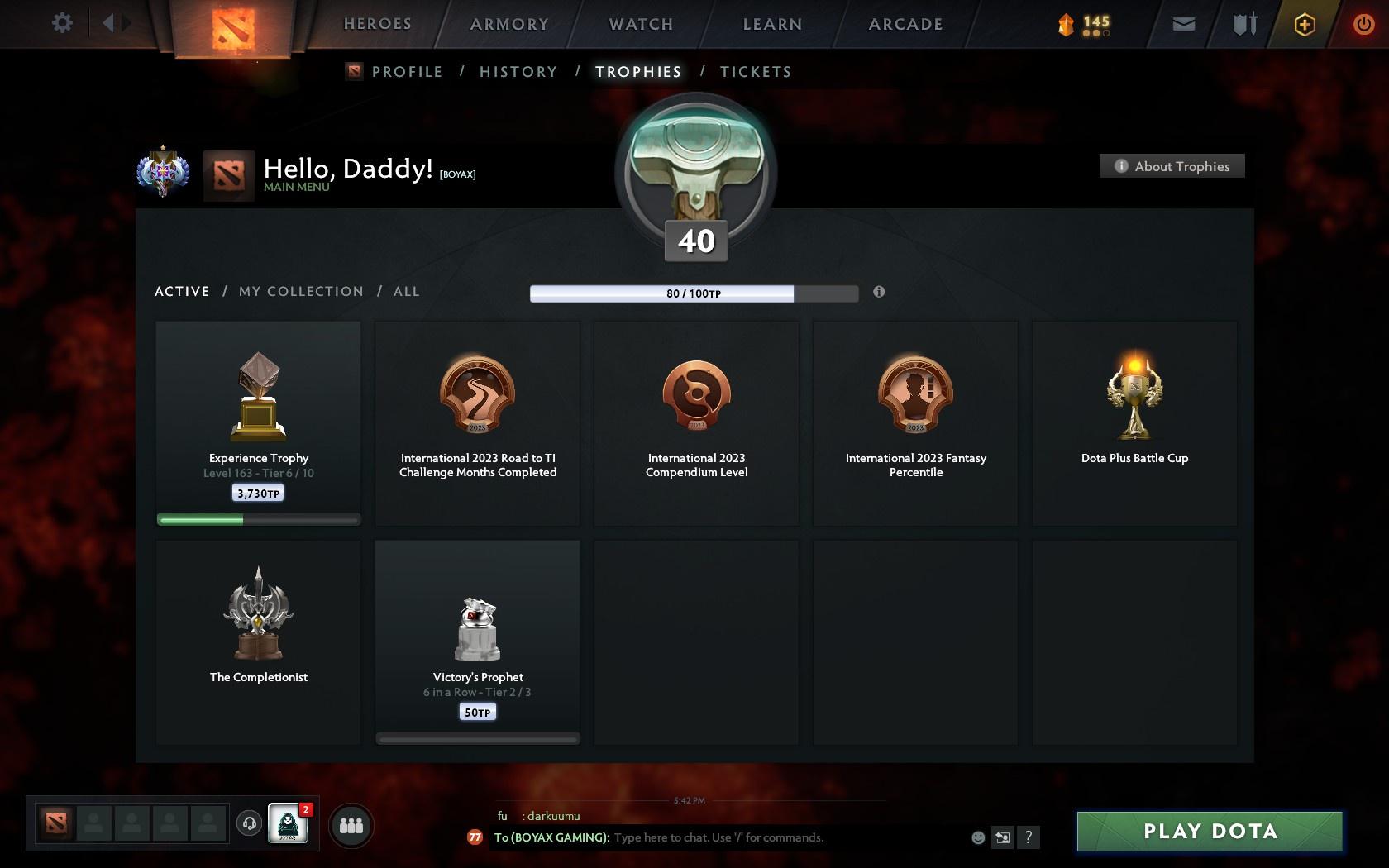
Task: Open the ARCADE menu item
Action: (x=905, y=24)
